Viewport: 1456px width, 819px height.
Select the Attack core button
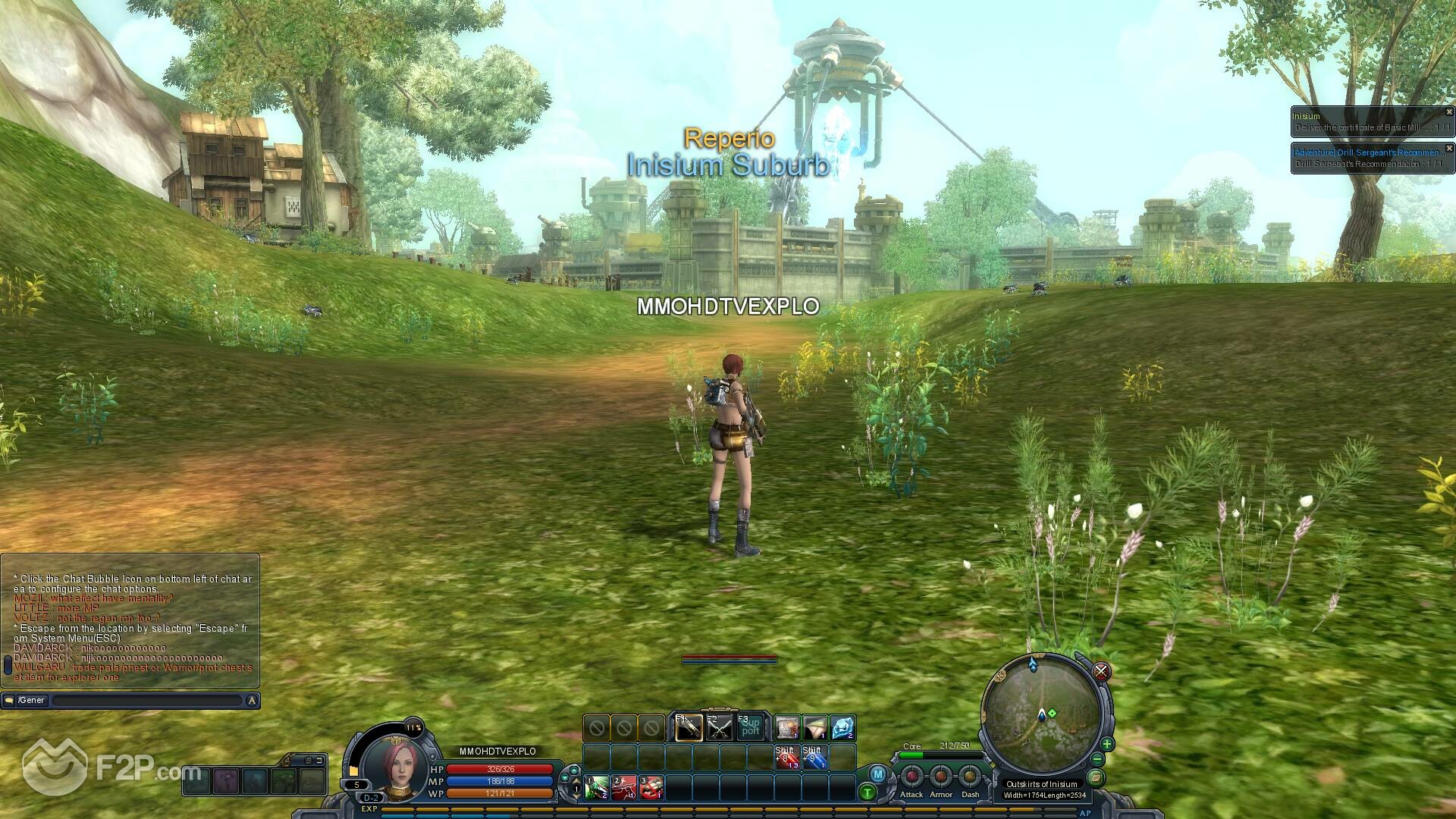click(912, 777)
